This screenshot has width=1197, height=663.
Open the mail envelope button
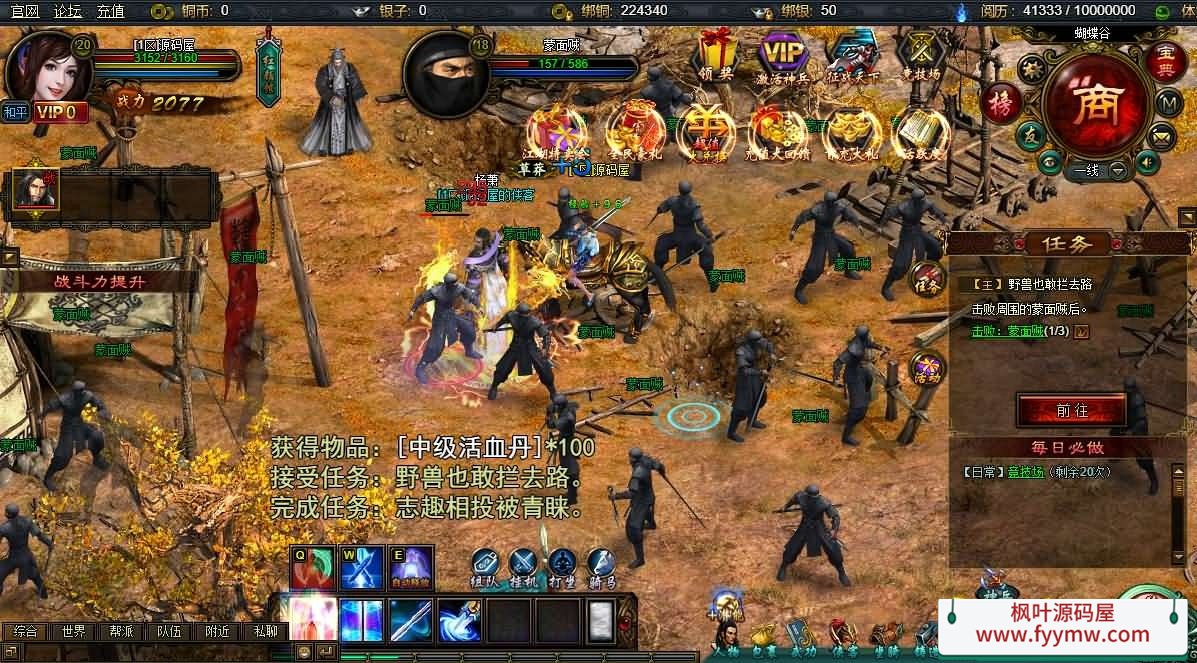click(x=1161, y=135)
